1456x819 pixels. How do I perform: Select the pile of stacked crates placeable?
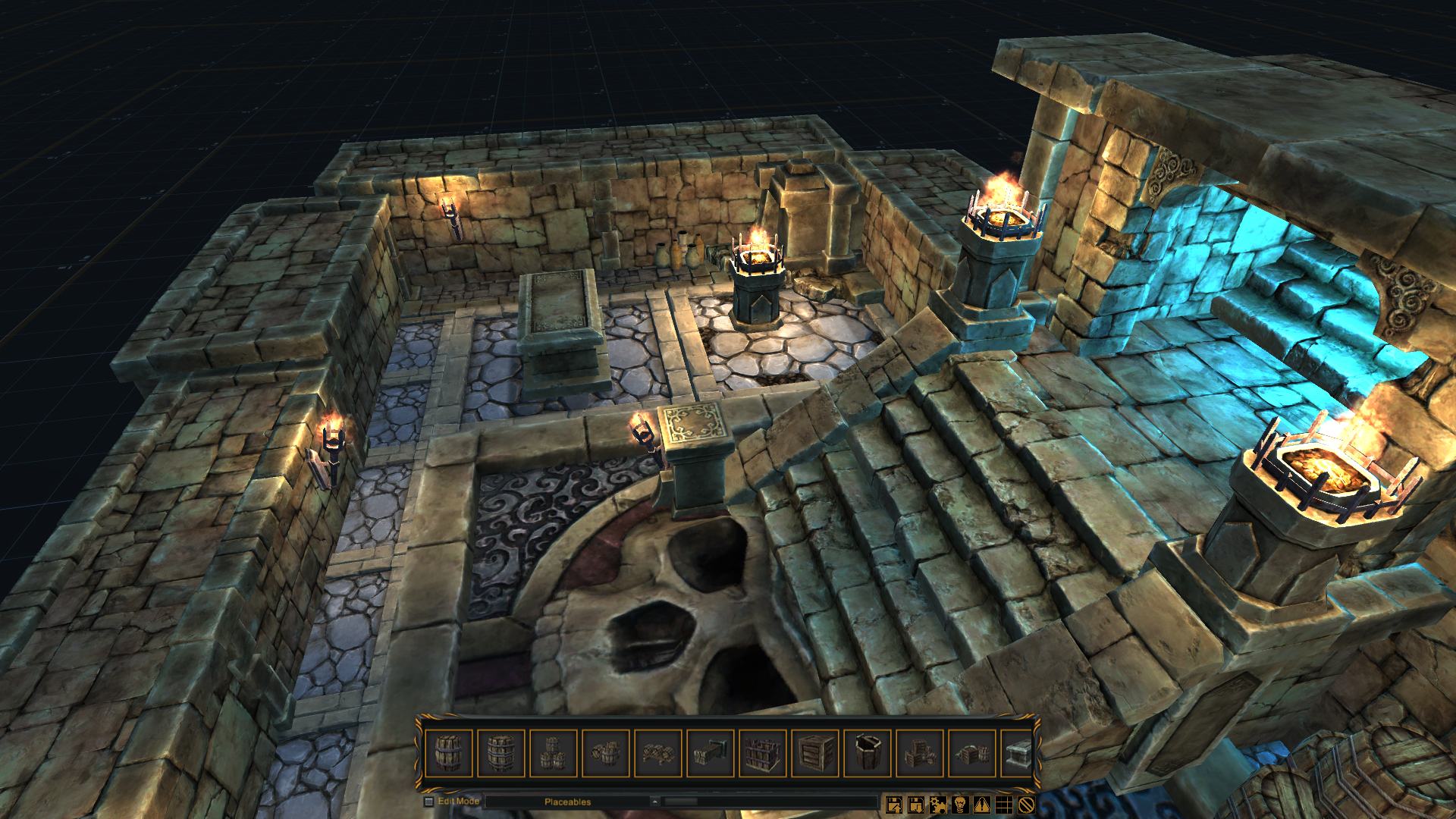coord(920,753)
